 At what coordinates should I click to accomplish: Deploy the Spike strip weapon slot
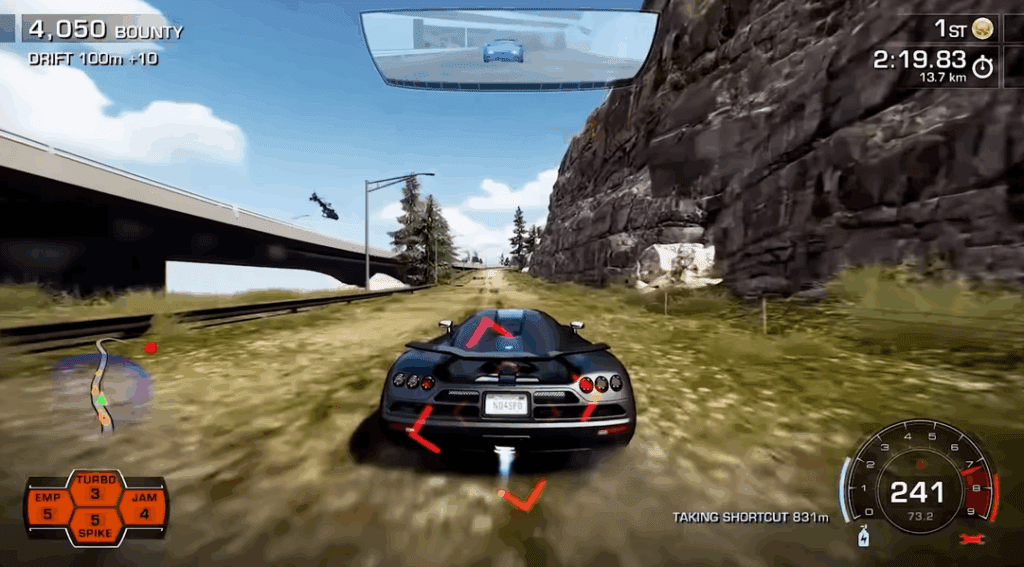click(x=96, y=526)
